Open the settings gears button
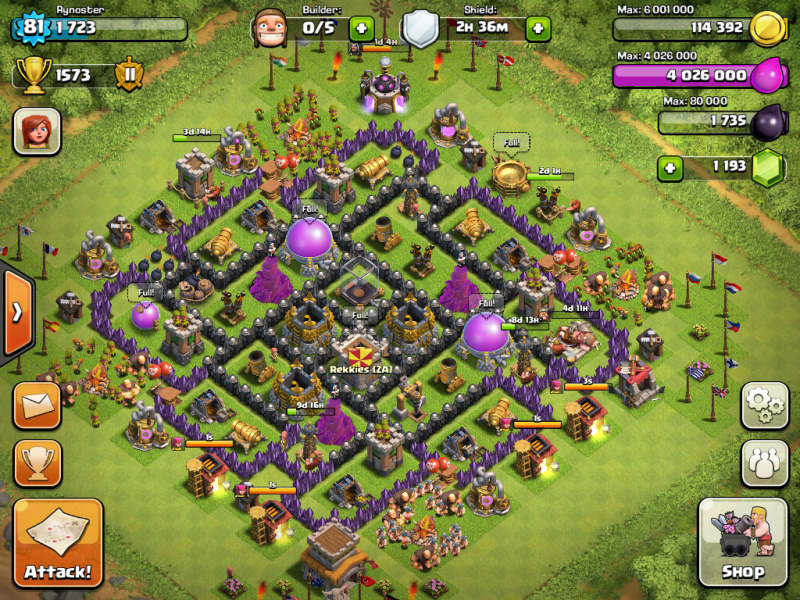Screen dimensions: 800x600 [764, 405]
